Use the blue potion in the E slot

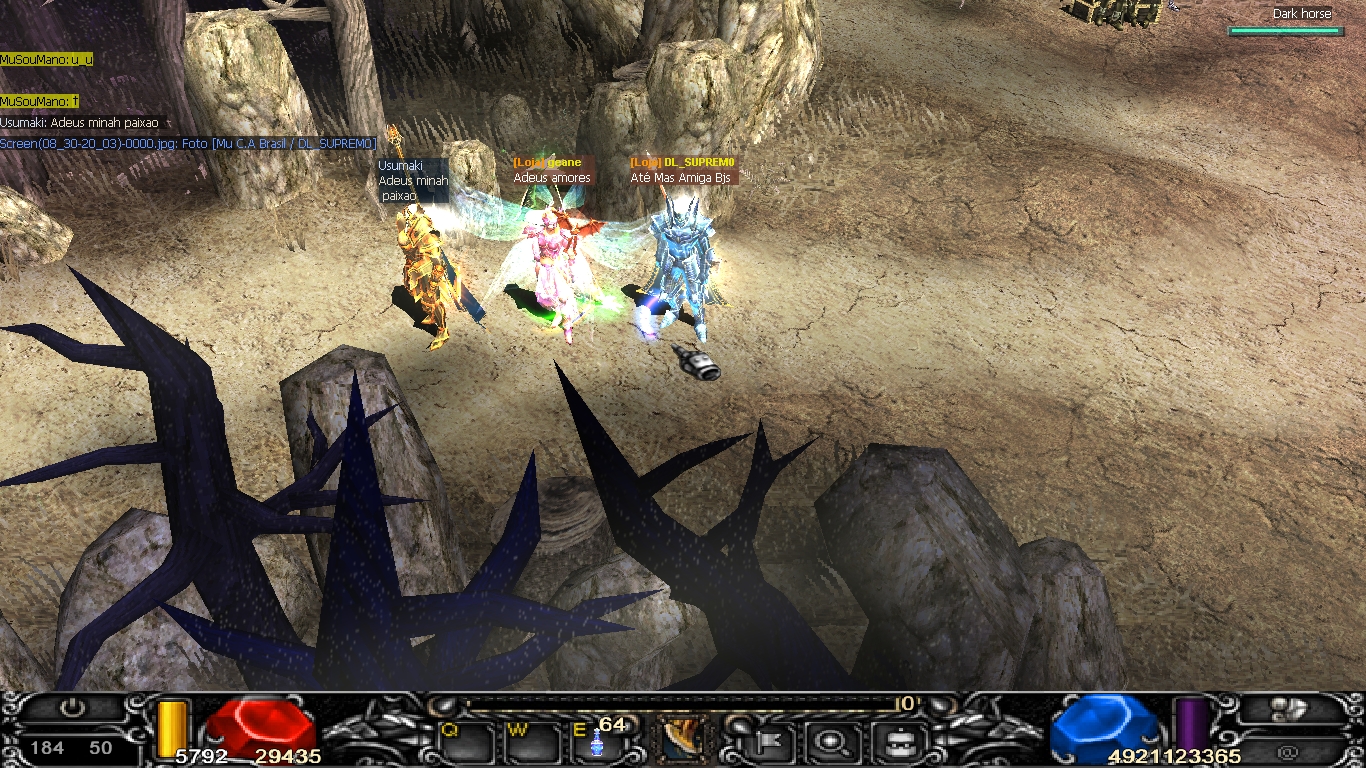(599, 744)
